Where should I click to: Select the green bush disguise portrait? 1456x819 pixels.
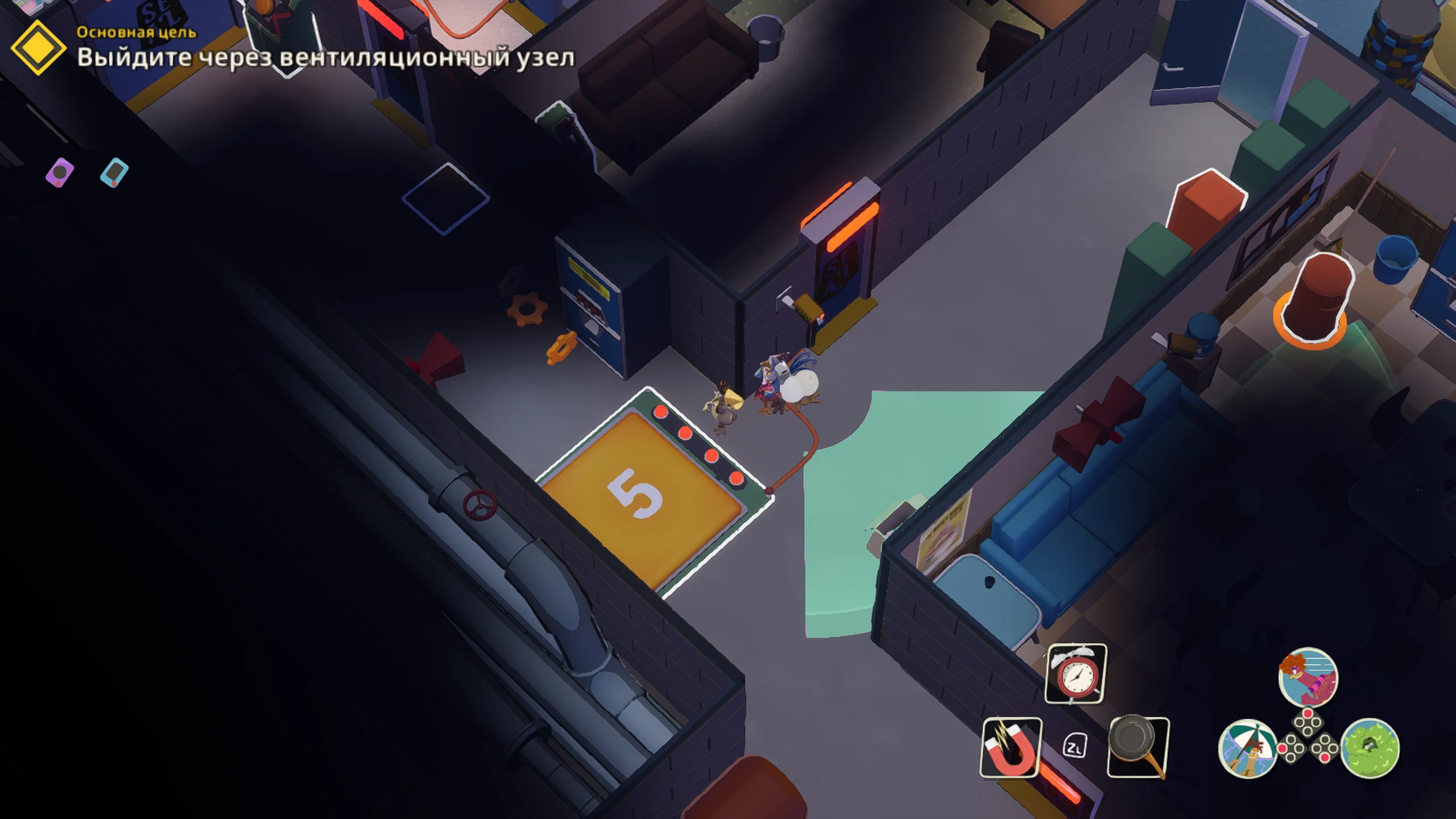pos(1370,748)
